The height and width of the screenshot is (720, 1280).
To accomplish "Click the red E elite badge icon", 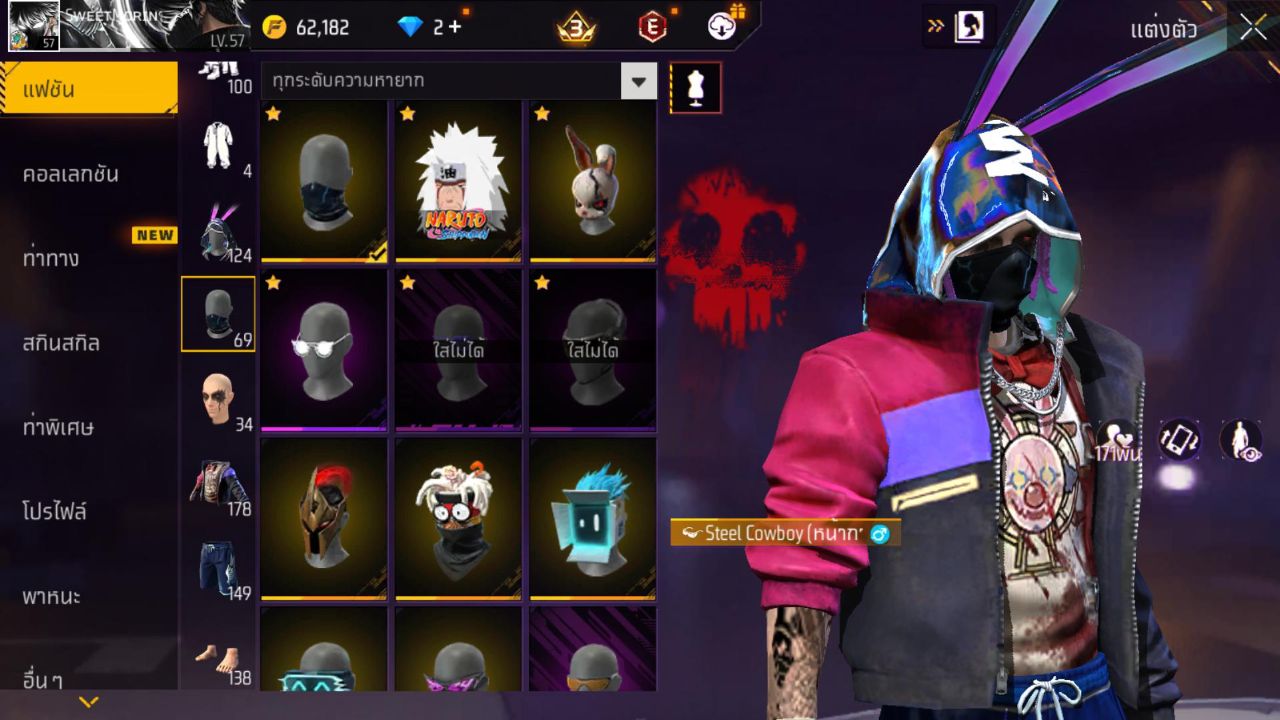I will tap(651, 27).
